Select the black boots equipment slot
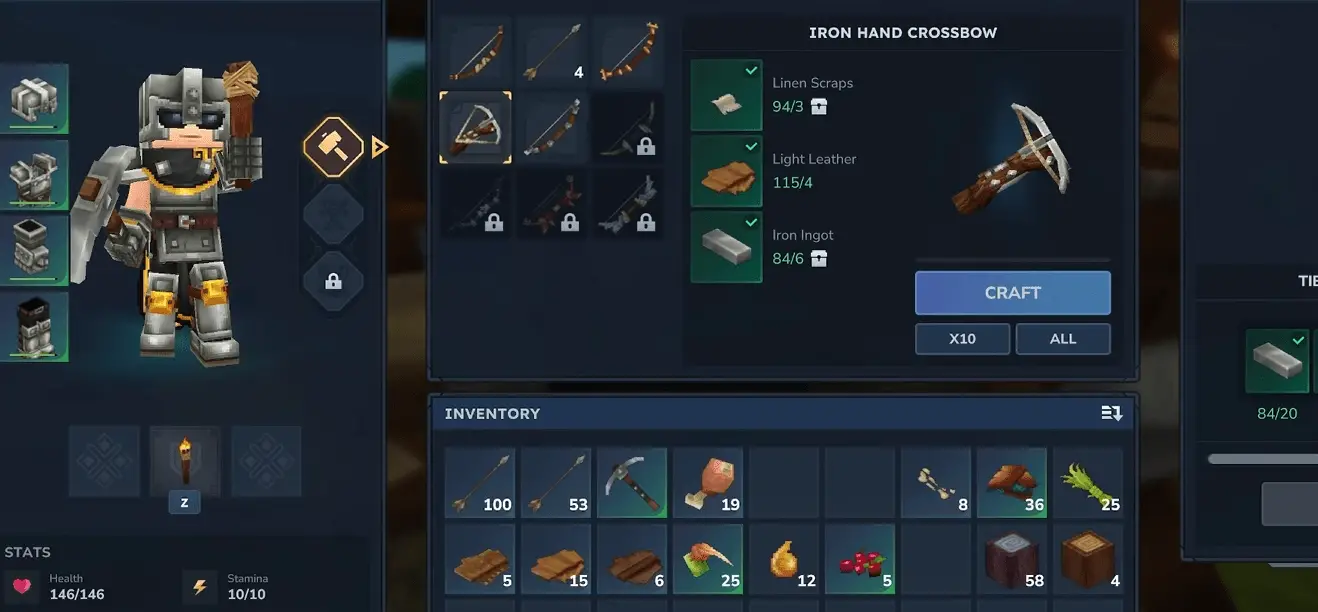1318x612 pixels. 35,326
